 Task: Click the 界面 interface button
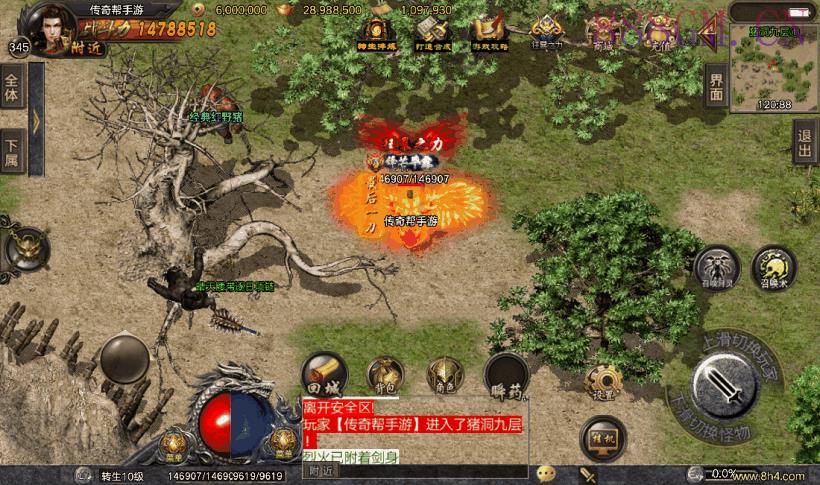pos(714,86)
